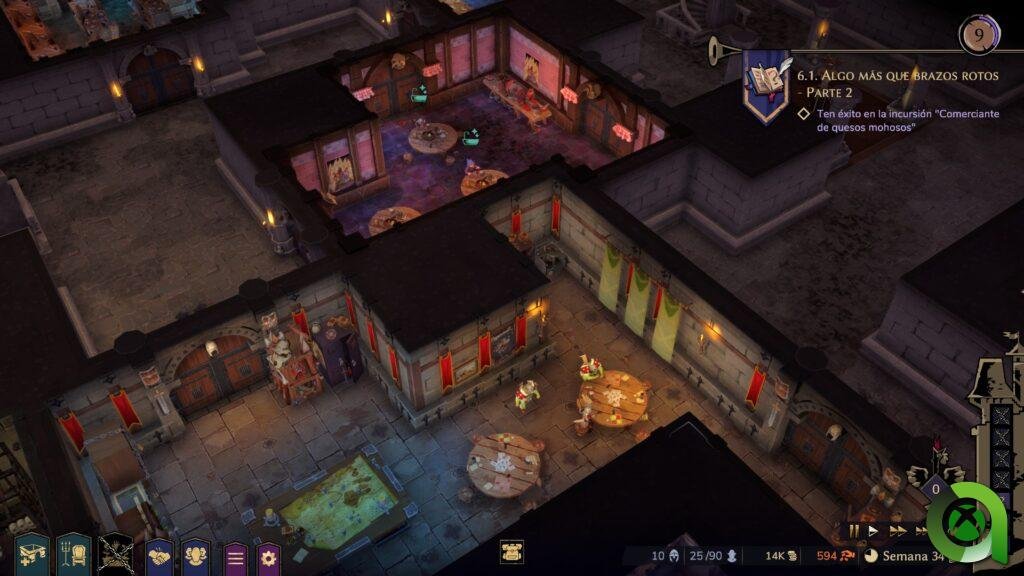The image size is (1024, 576).
Task: Open the minions group banner
Action: [196, 556]
